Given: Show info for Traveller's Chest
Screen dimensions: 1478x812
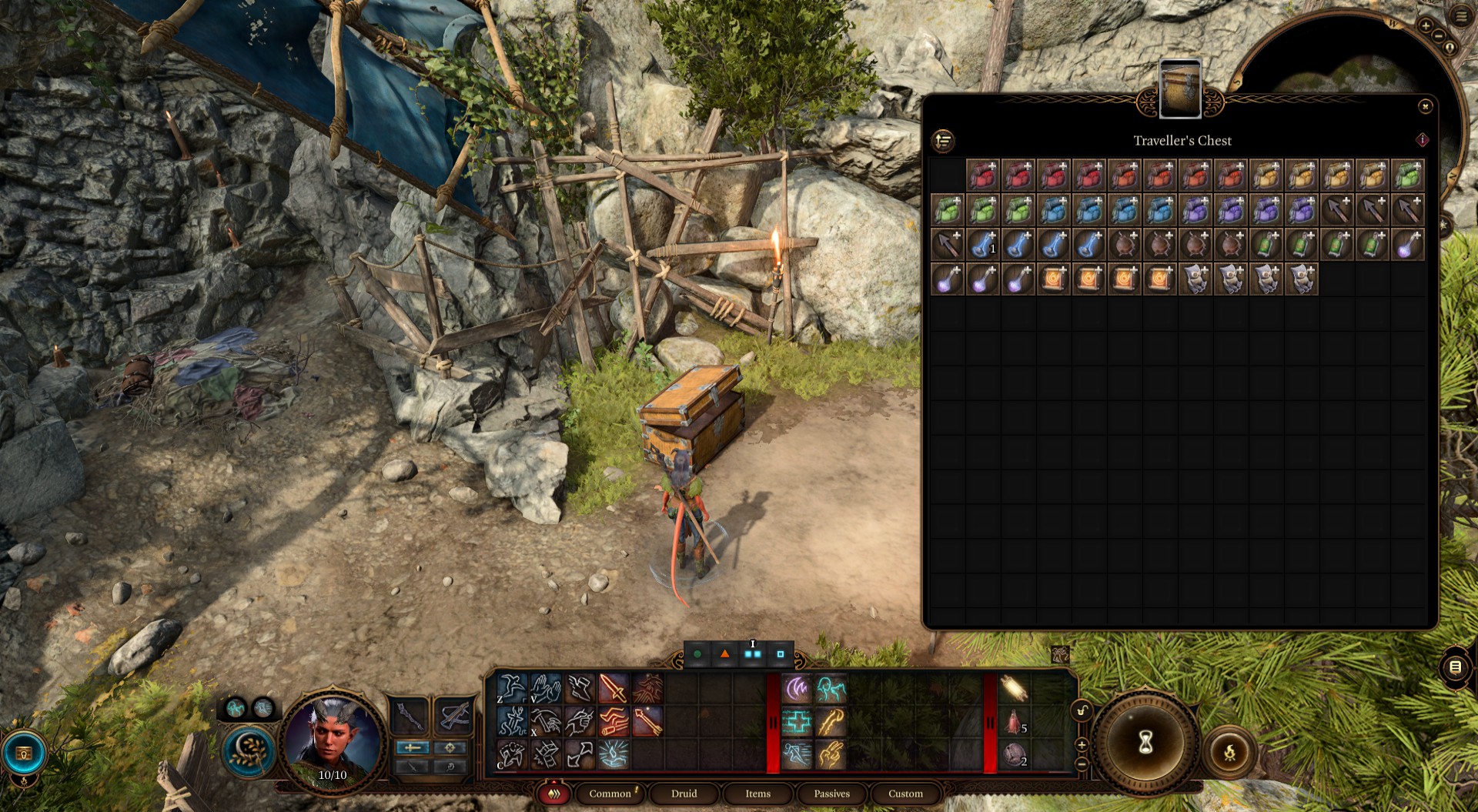Looking at the screenshot, I should point(1422,140).
